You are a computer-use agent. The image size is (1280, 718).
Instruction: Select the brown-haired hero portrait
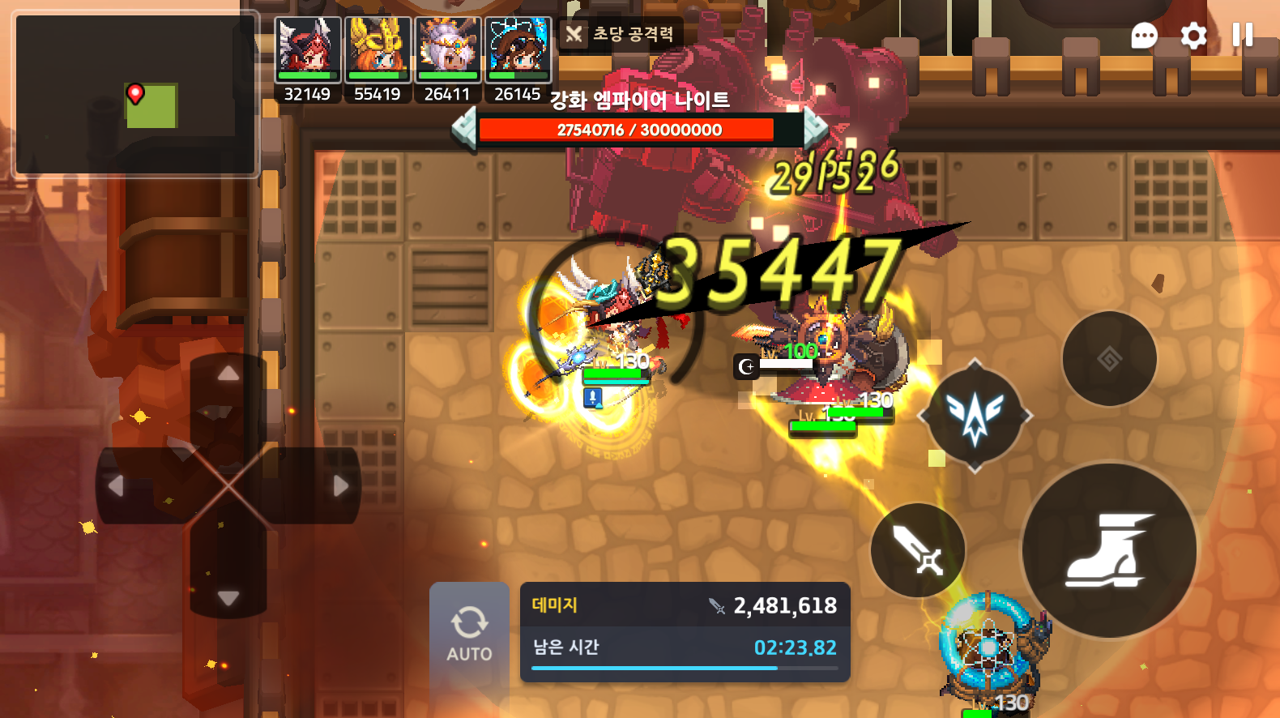point(518,50)
